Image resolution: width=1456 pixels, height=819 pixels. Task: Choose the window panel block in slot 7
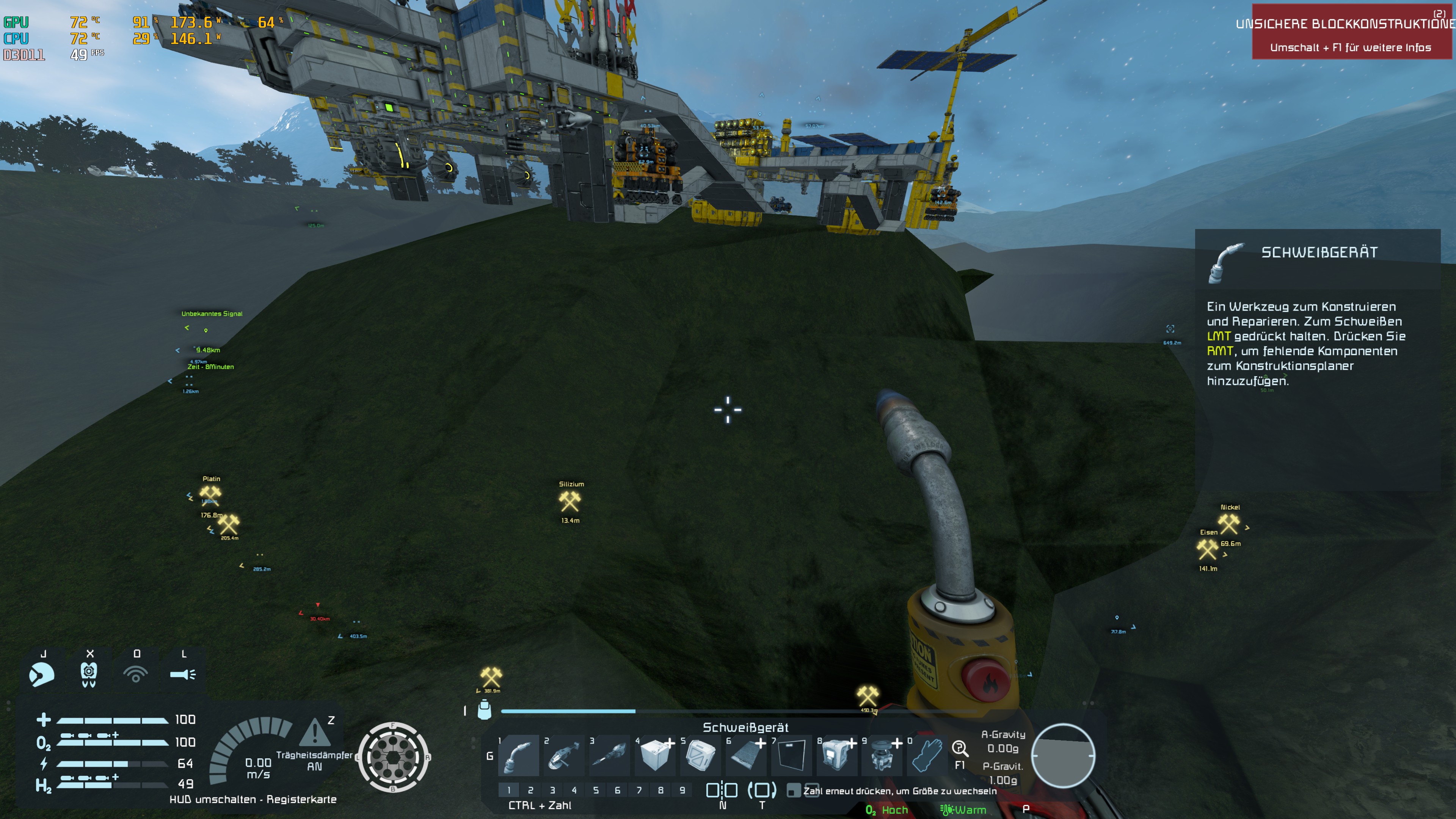point(791,756)
